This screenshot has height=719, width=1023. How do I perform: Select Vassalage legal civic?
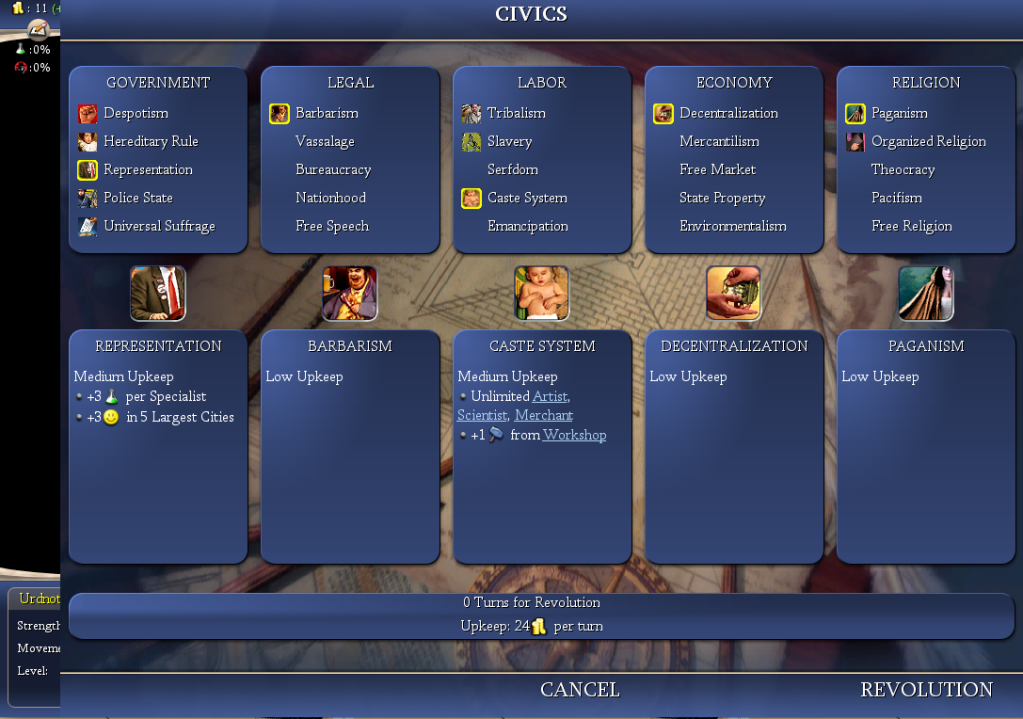point(325,142)
